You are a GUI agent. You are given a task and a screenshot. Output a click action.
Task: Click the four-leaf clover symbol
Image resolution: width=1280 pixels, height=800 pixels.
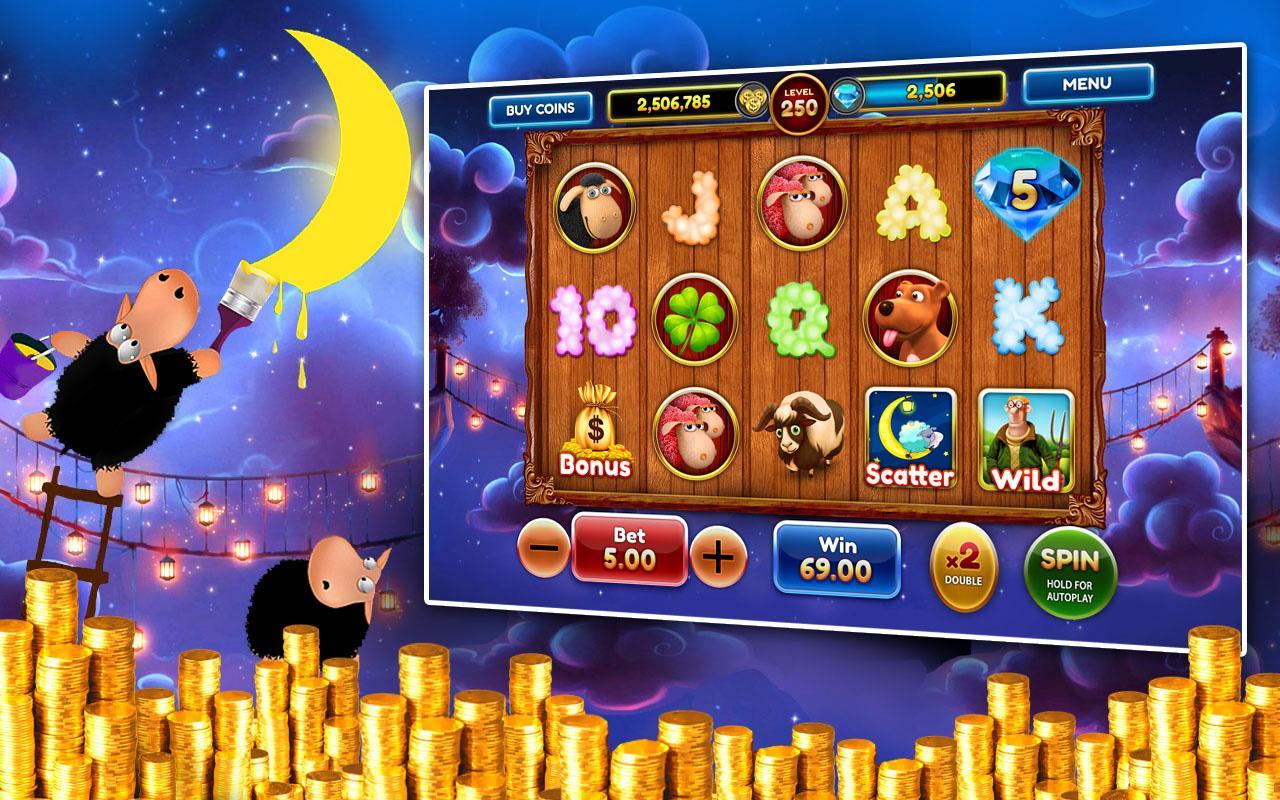tap(700, 318)
